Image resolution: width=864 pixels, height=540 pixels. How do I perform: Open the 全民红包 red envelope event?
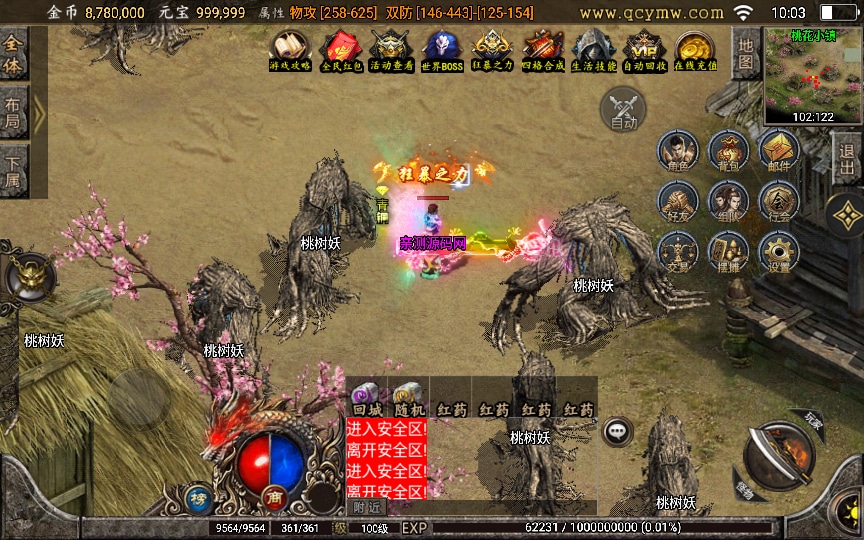pyautogui.click(x=340, y=50)
